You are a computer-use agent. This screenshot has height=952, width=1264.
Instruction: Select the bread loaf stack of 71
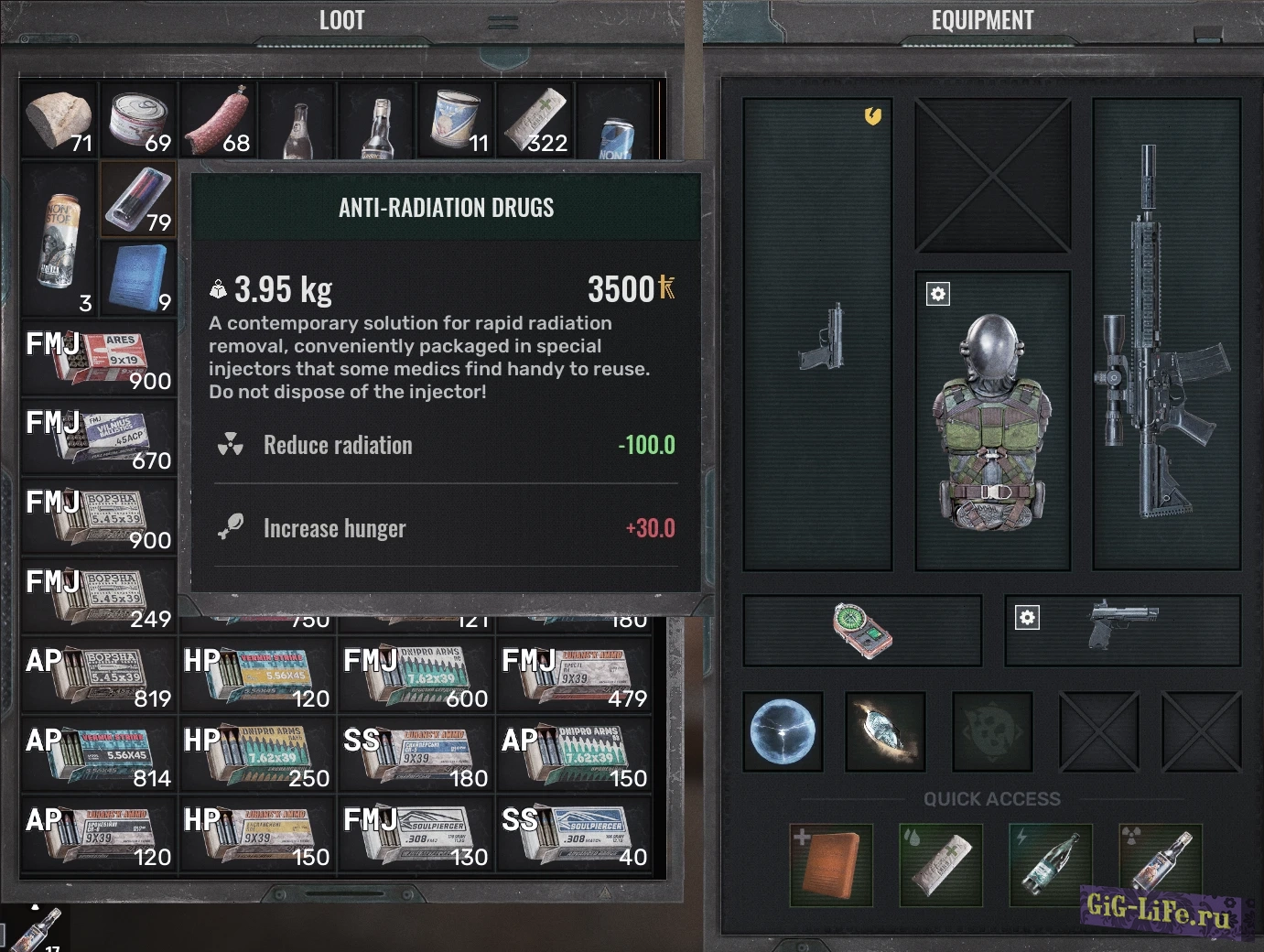[59, 120]
